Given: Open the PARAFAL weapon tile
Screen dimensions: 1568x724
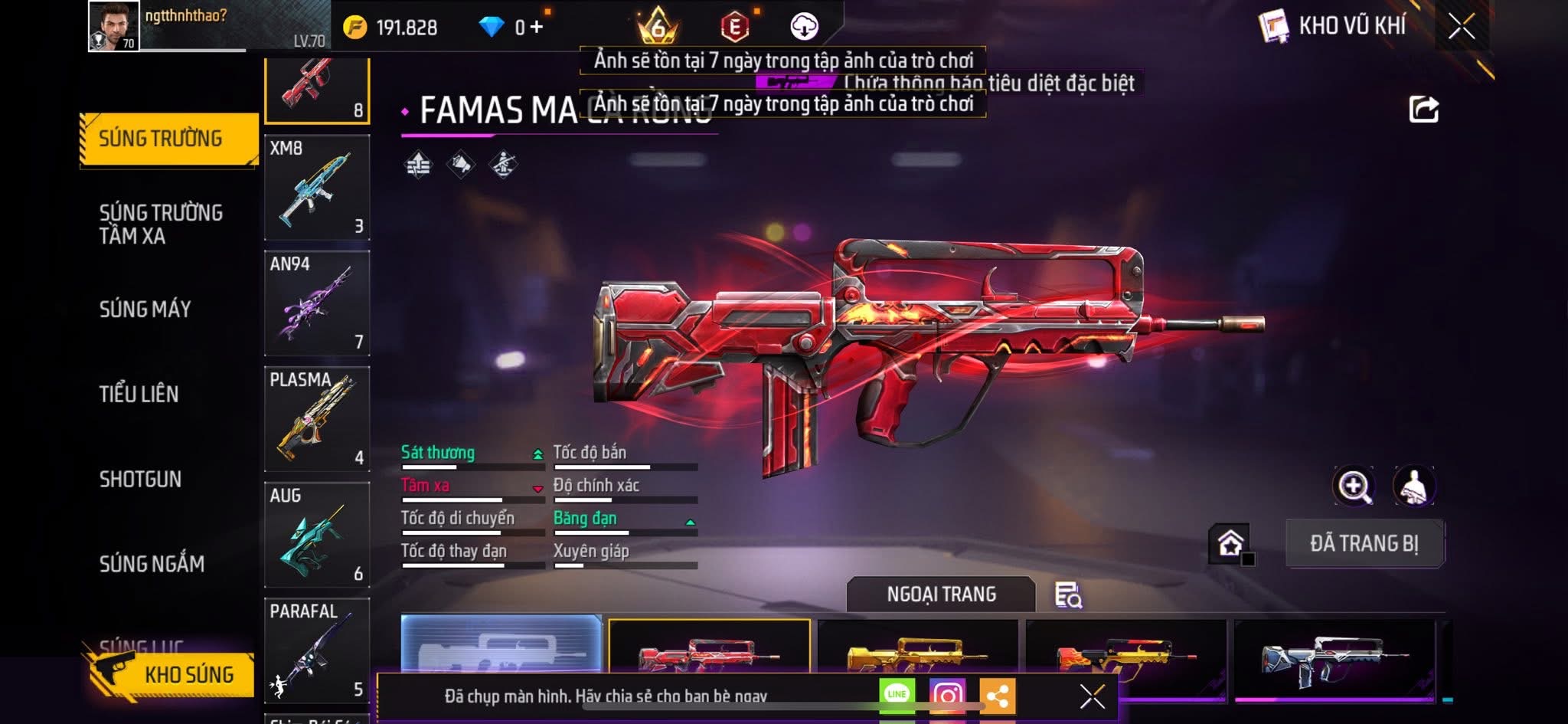Looking at the screenshot, I should pyautogui.click(x=317, y=650).
